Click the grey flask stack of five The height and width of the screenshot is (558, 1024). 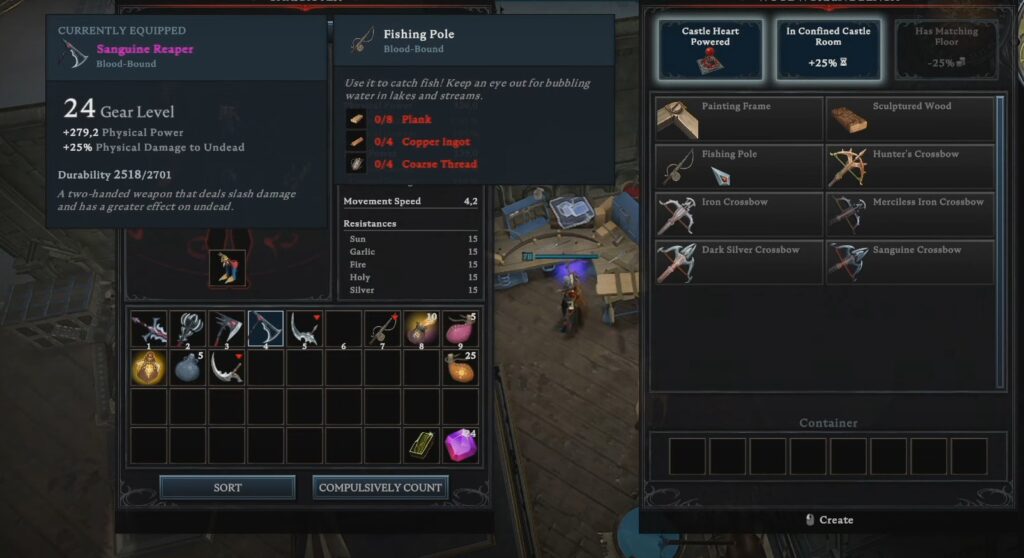(x=188, y=367)
